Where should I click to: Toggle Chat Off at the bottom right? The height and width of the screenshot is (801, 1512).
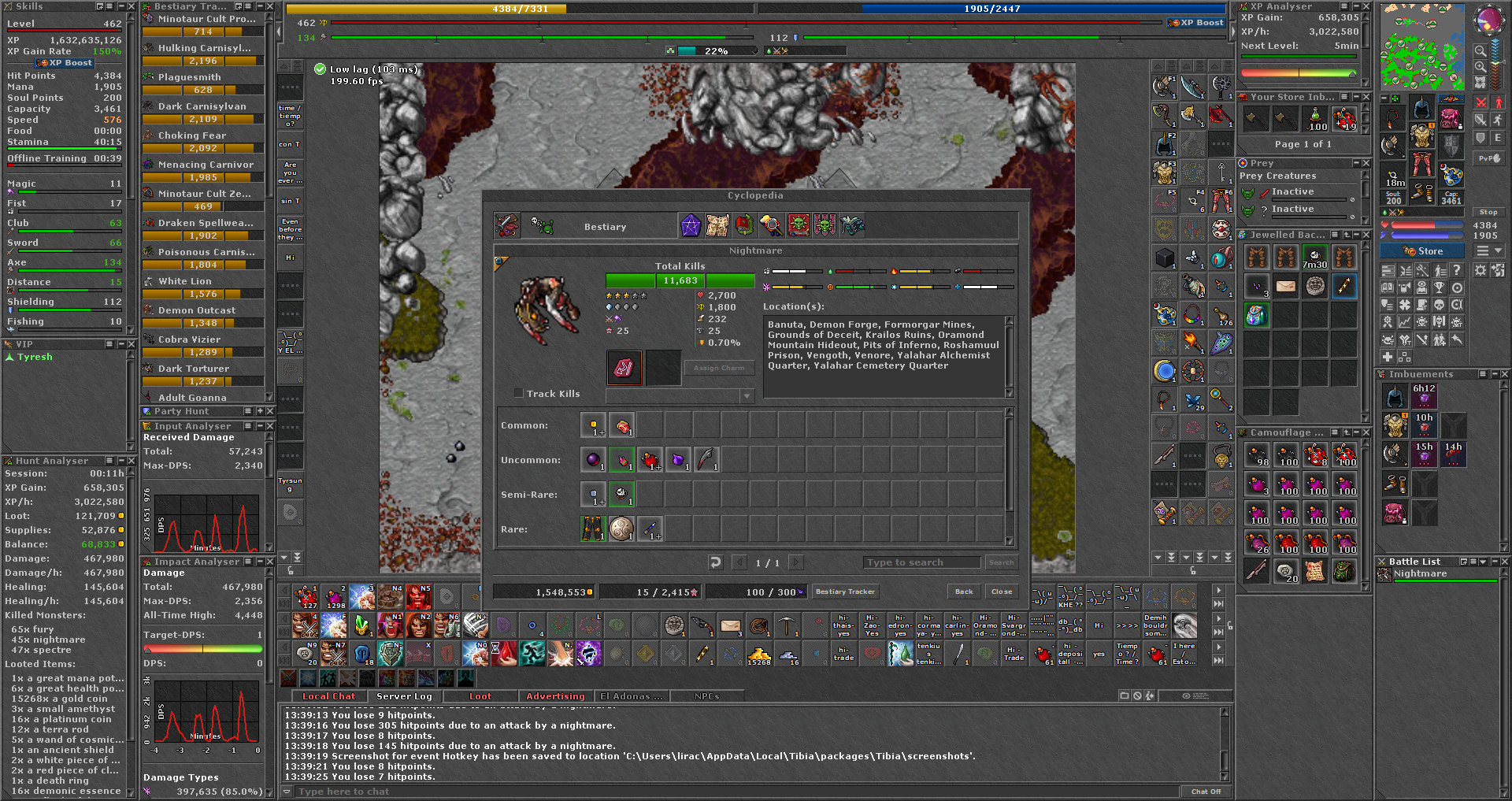pyautogui.click(x=1207, y=791)
